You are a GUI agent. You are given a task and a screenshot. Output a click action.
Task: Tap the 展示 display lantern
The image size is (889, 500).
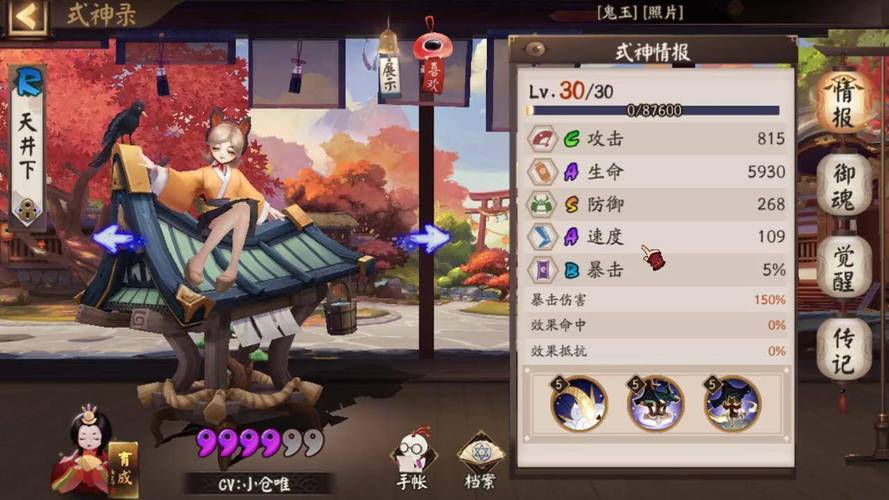389,70
